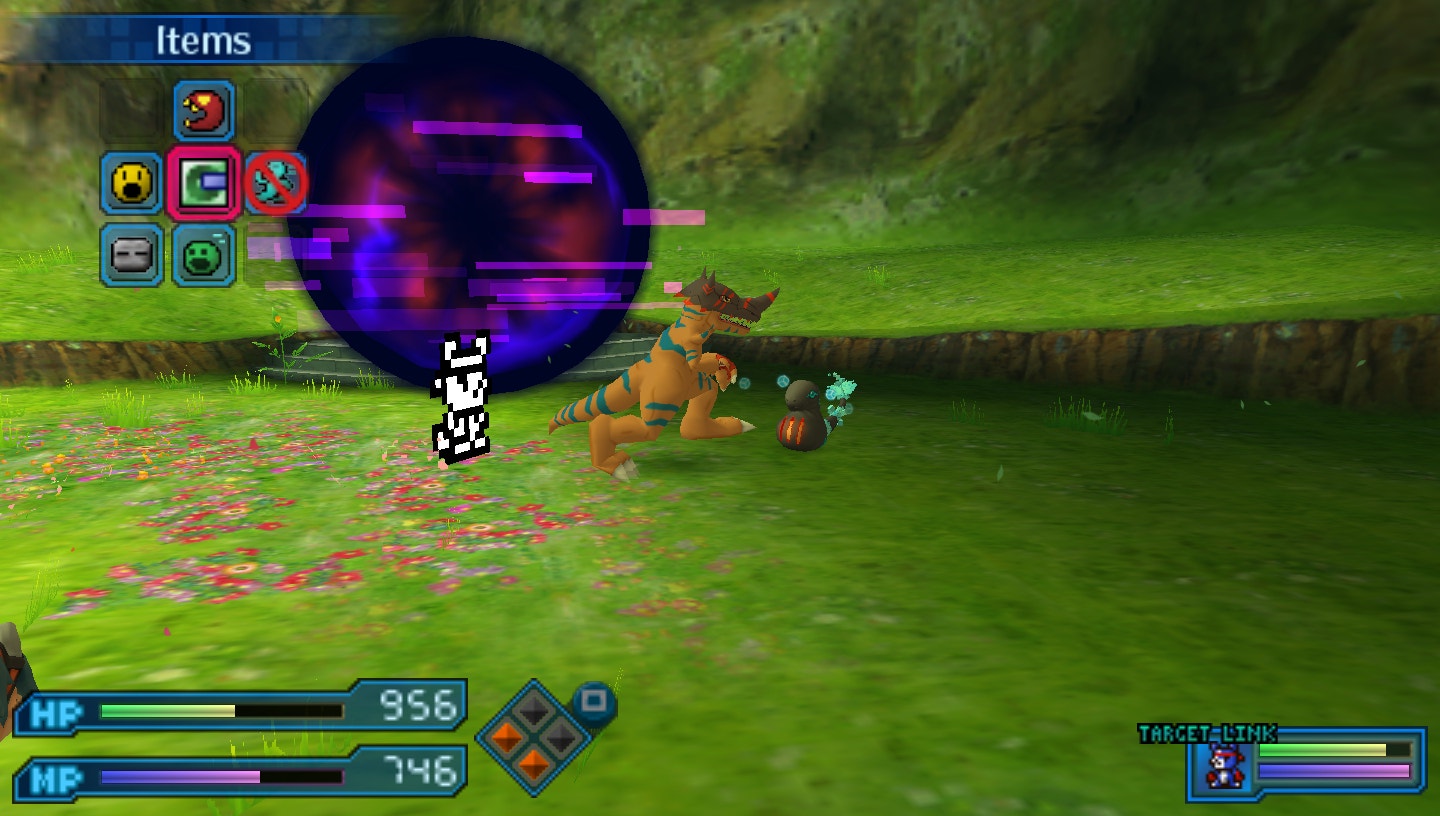Image resolution: width=1440 pixels, height=816 pixels.
Task: Select the red chomping face item
Action: click(204, 111)
